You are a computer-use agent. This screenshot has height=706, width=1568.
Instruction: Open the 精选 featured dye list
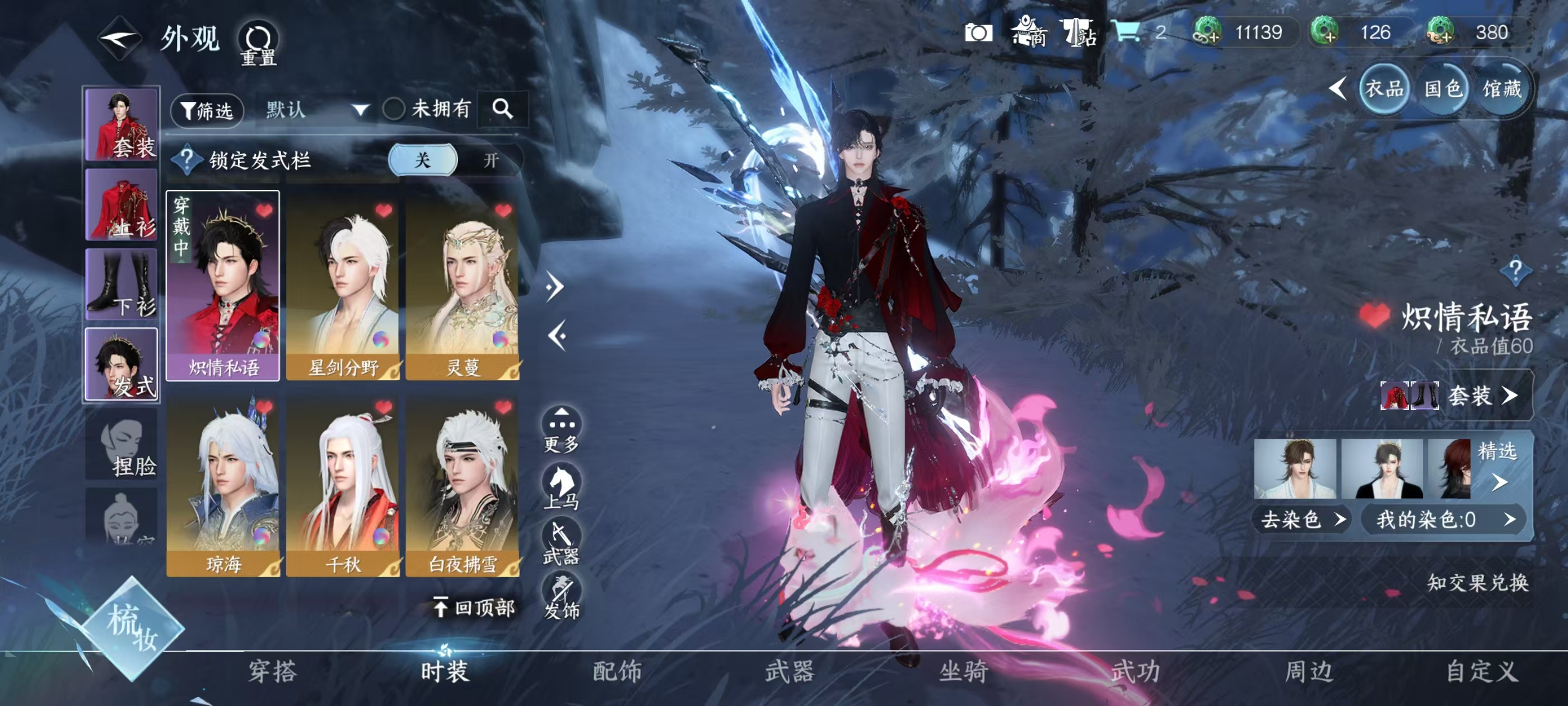(1497, 469)
